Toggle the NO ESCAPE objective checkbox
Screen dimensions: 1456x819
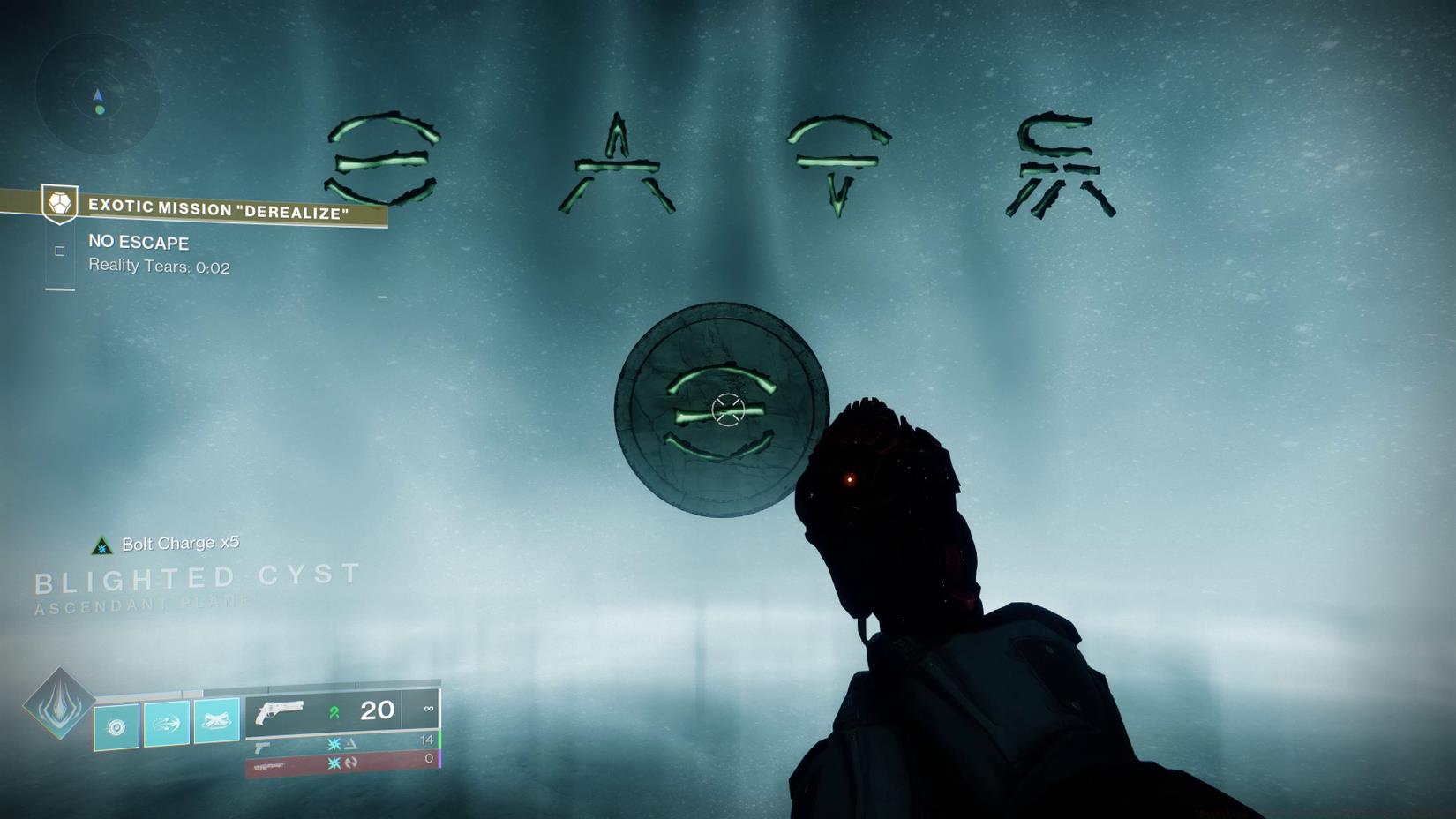click(59, 251)
